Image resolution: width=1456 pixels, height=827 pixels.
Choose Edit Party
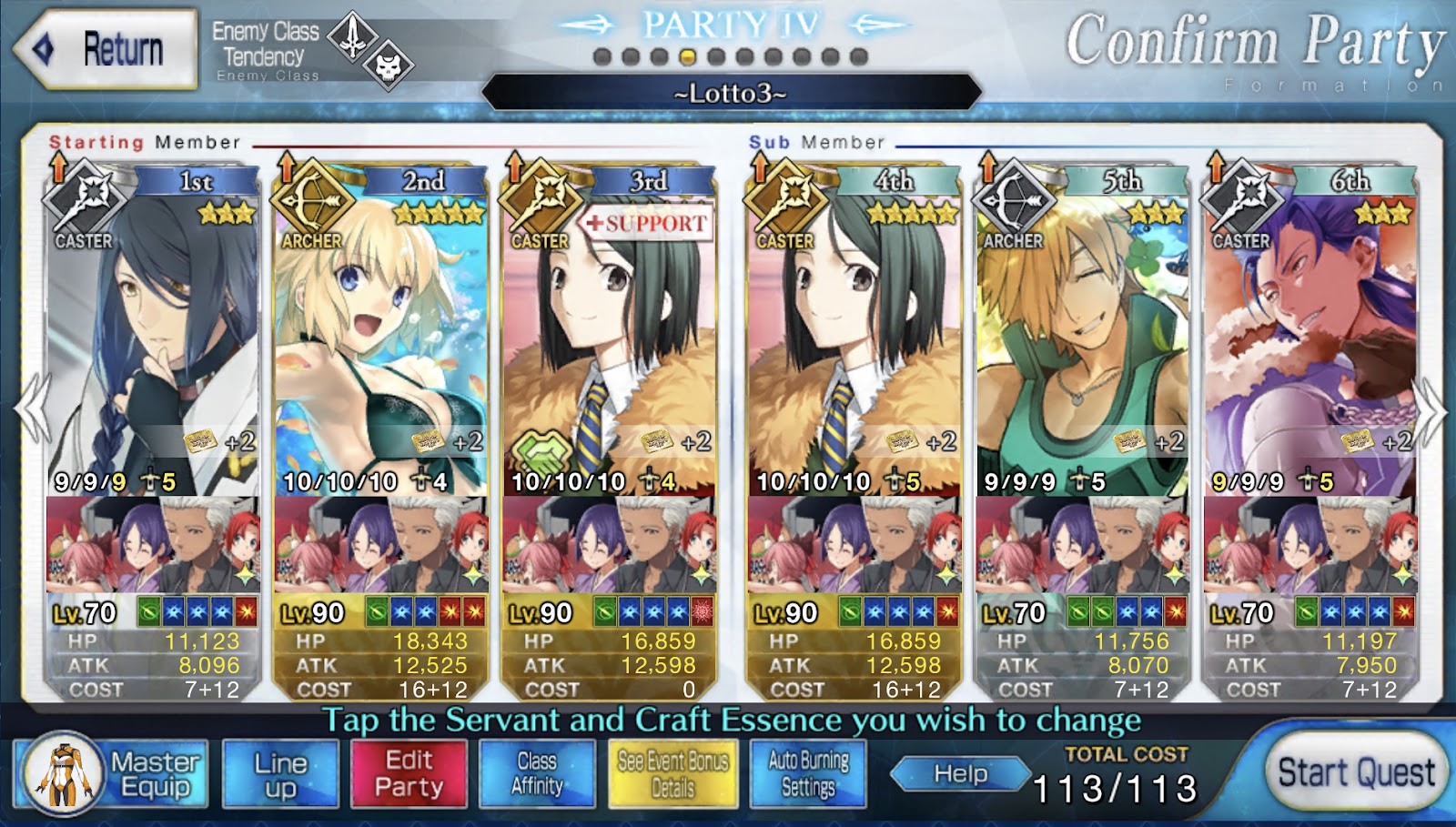point(409,774)
